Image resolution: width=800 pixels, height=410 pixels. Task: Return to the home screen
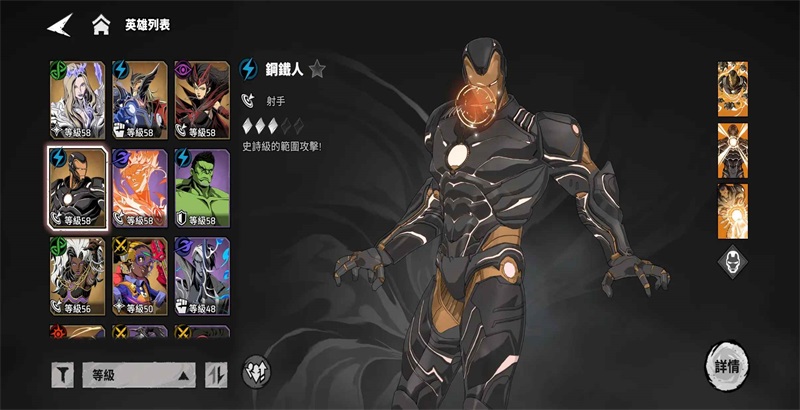click(101, 24)
